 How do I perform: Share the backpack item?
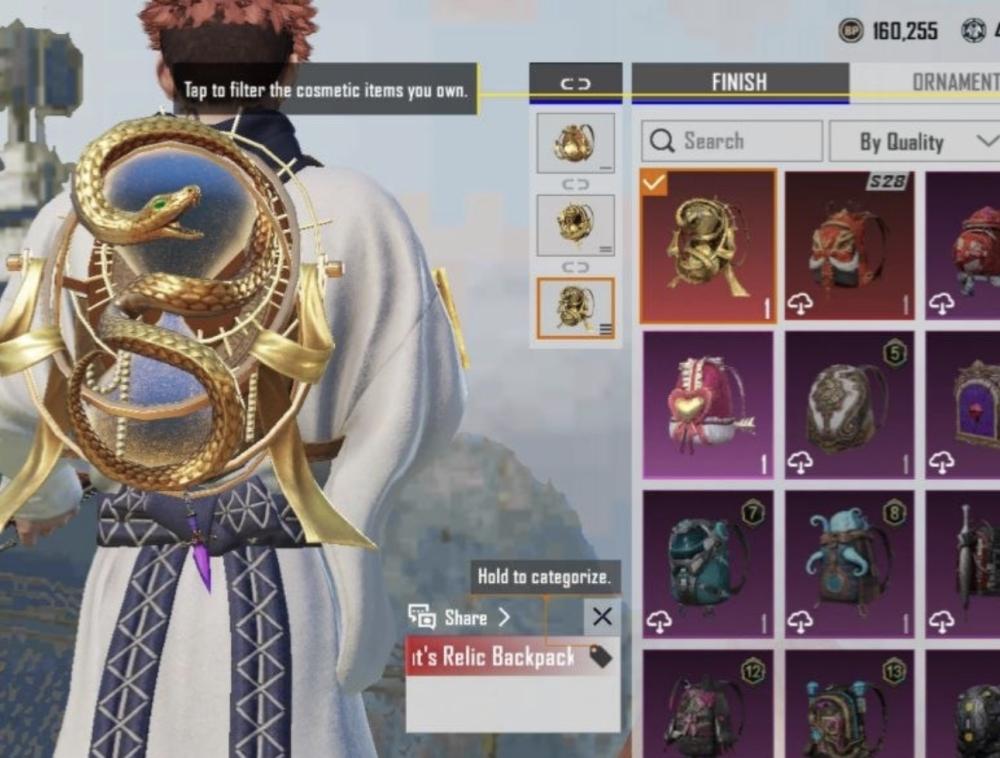pyautogui.click(x=460, y=617)
